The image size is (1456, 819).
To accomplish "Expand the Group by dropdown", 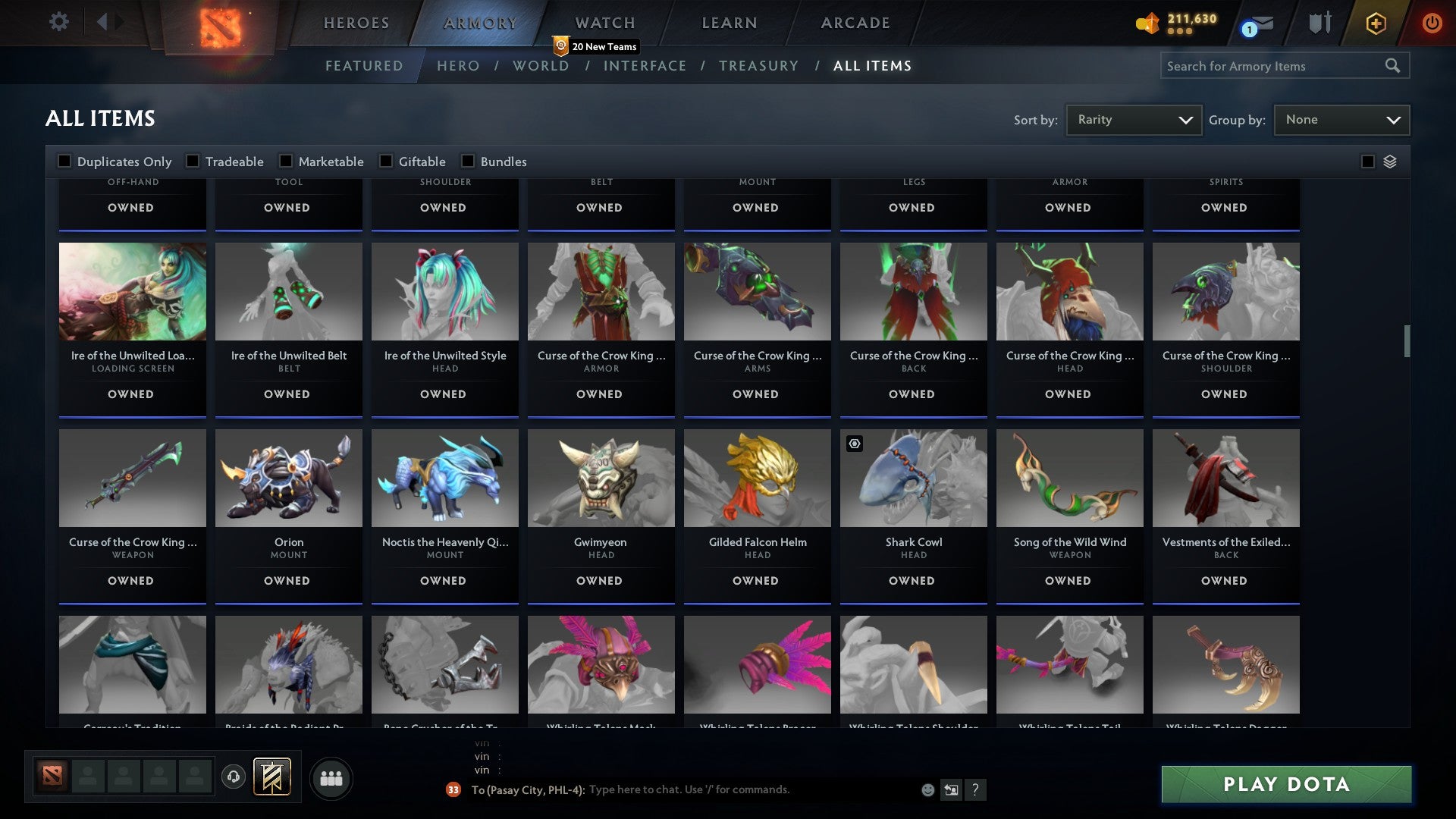I will [x=1341, y=119].
